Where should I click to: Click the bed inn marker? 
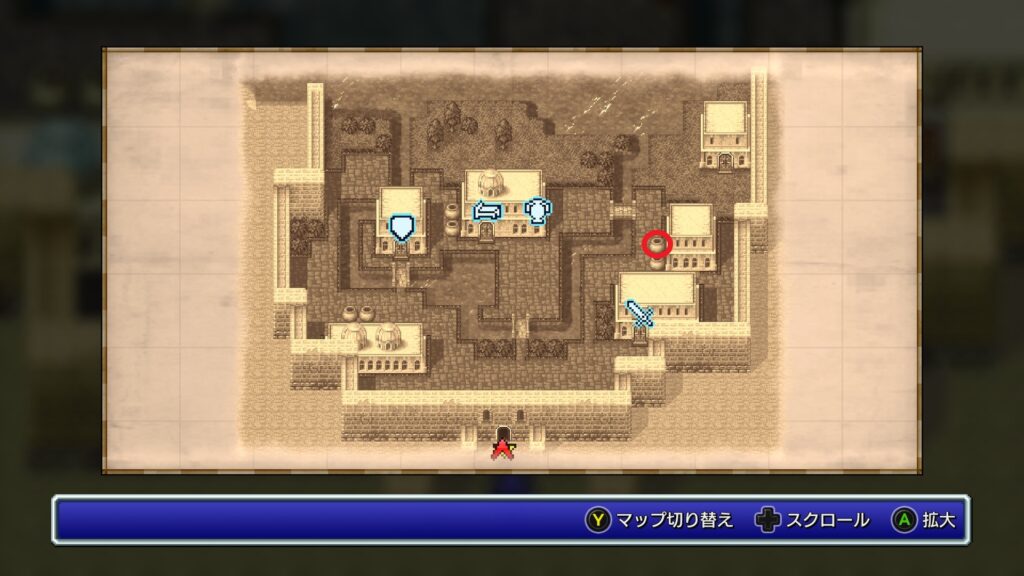click(486, 211)
